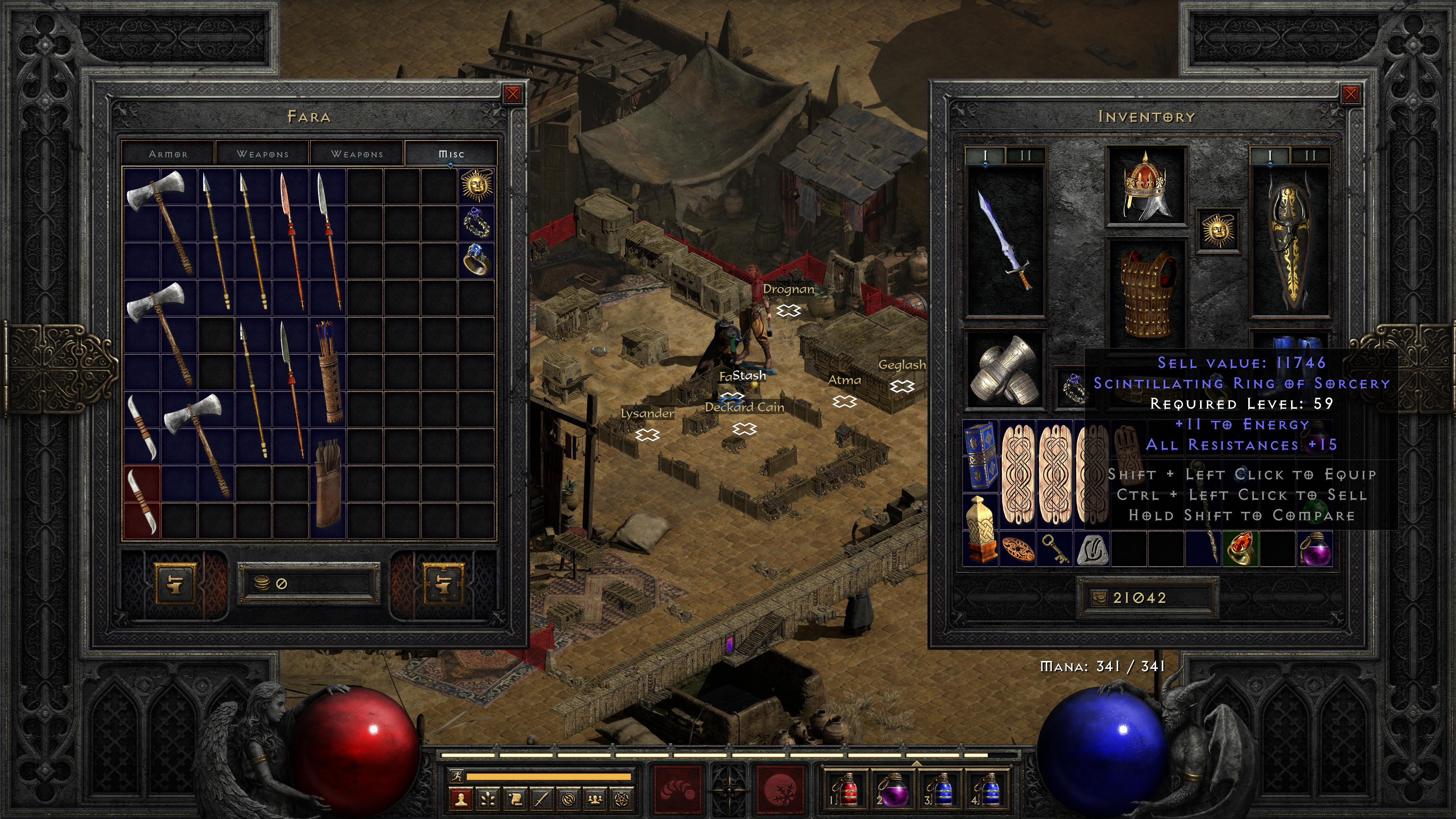Close the Fara vendor window

click(x=513, y=94)
